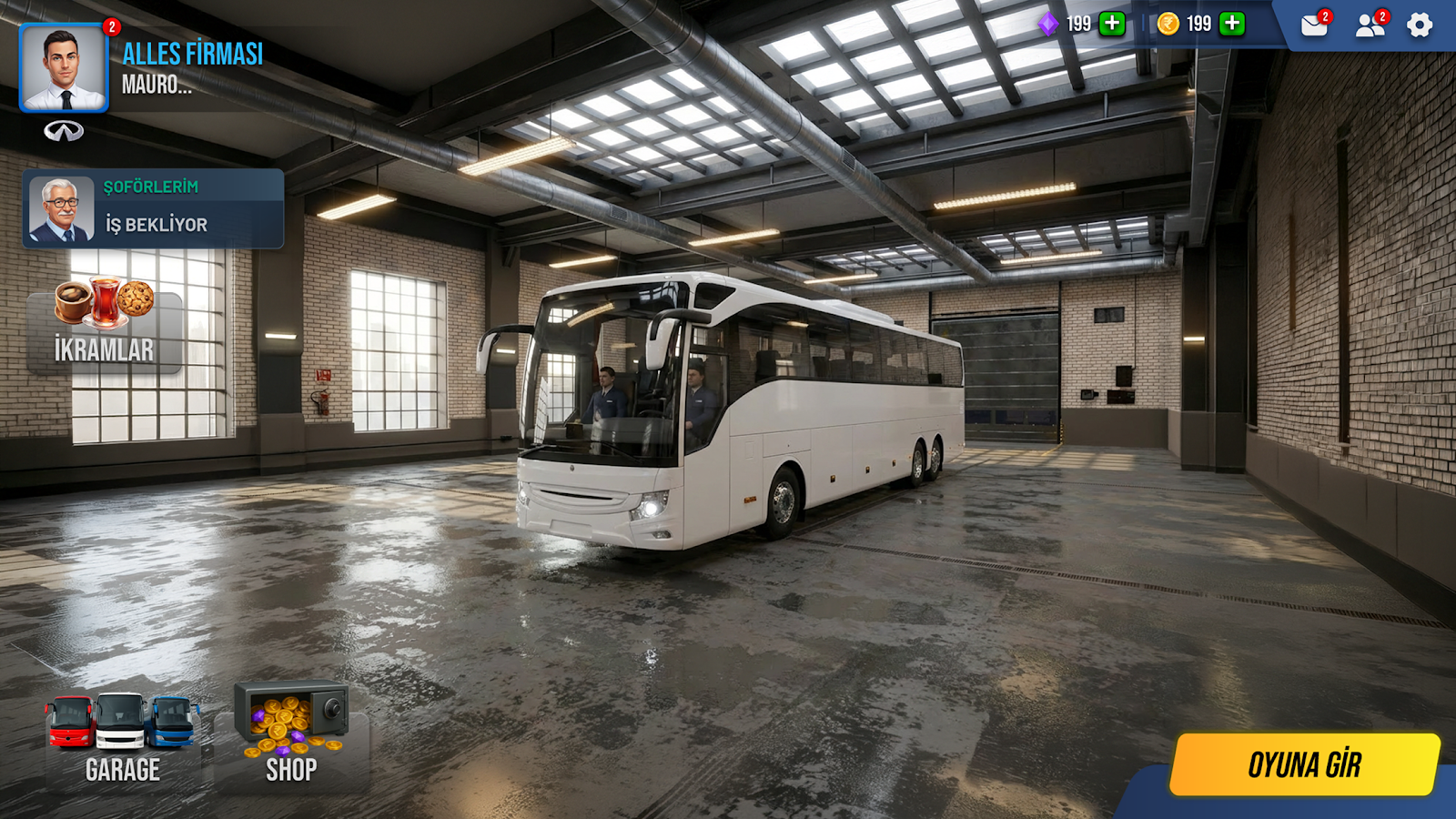Open the İkramlar refreshments menu
Viewport: 1456px width, 819px height.
click(x=104, y=326)
